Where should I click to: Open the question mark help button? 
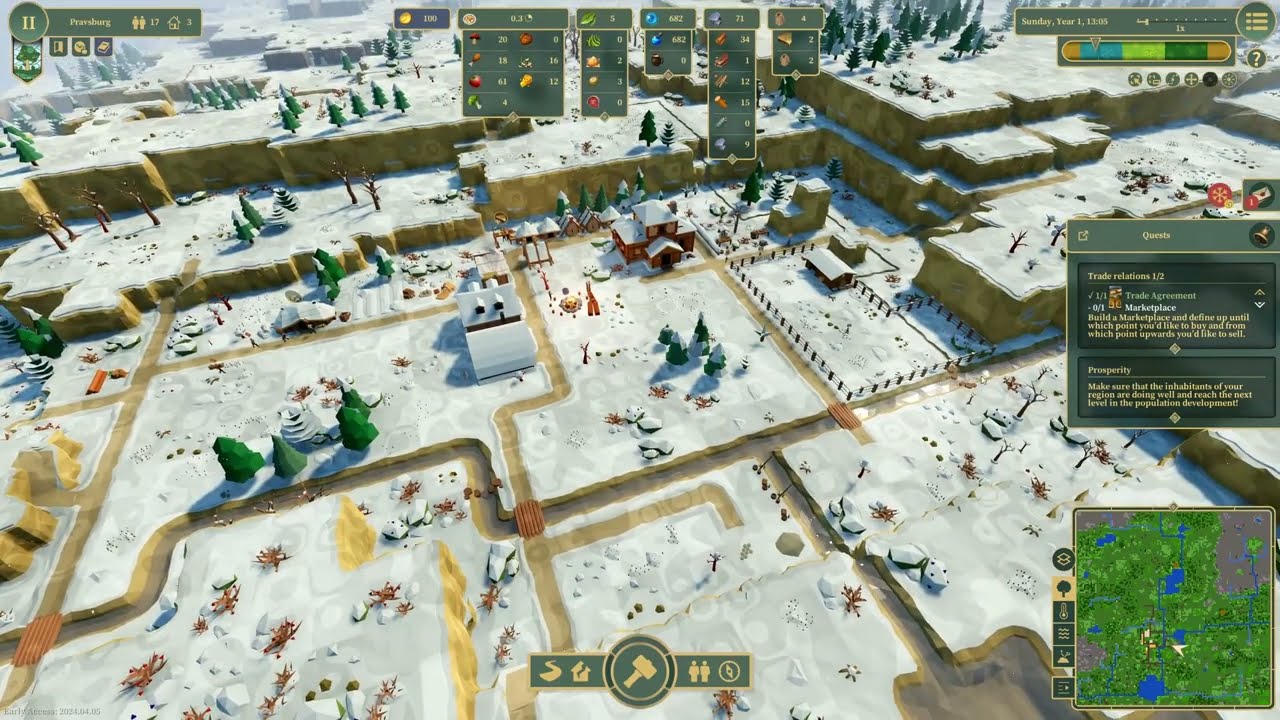[x=1257, y=58]
